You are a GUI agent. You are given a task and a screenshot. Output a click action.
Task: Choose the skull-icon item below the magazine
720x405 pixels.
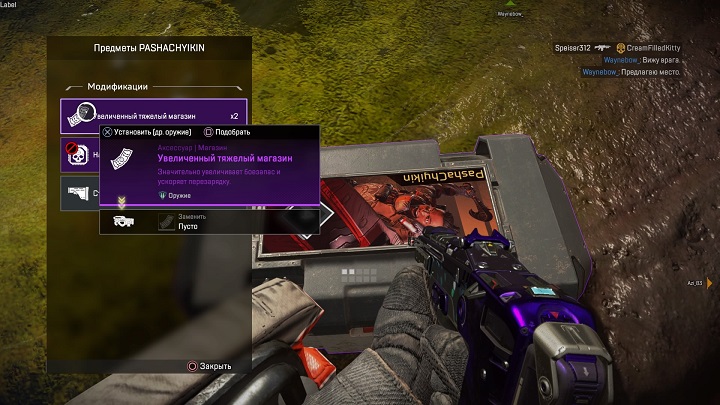pos(78,155)
